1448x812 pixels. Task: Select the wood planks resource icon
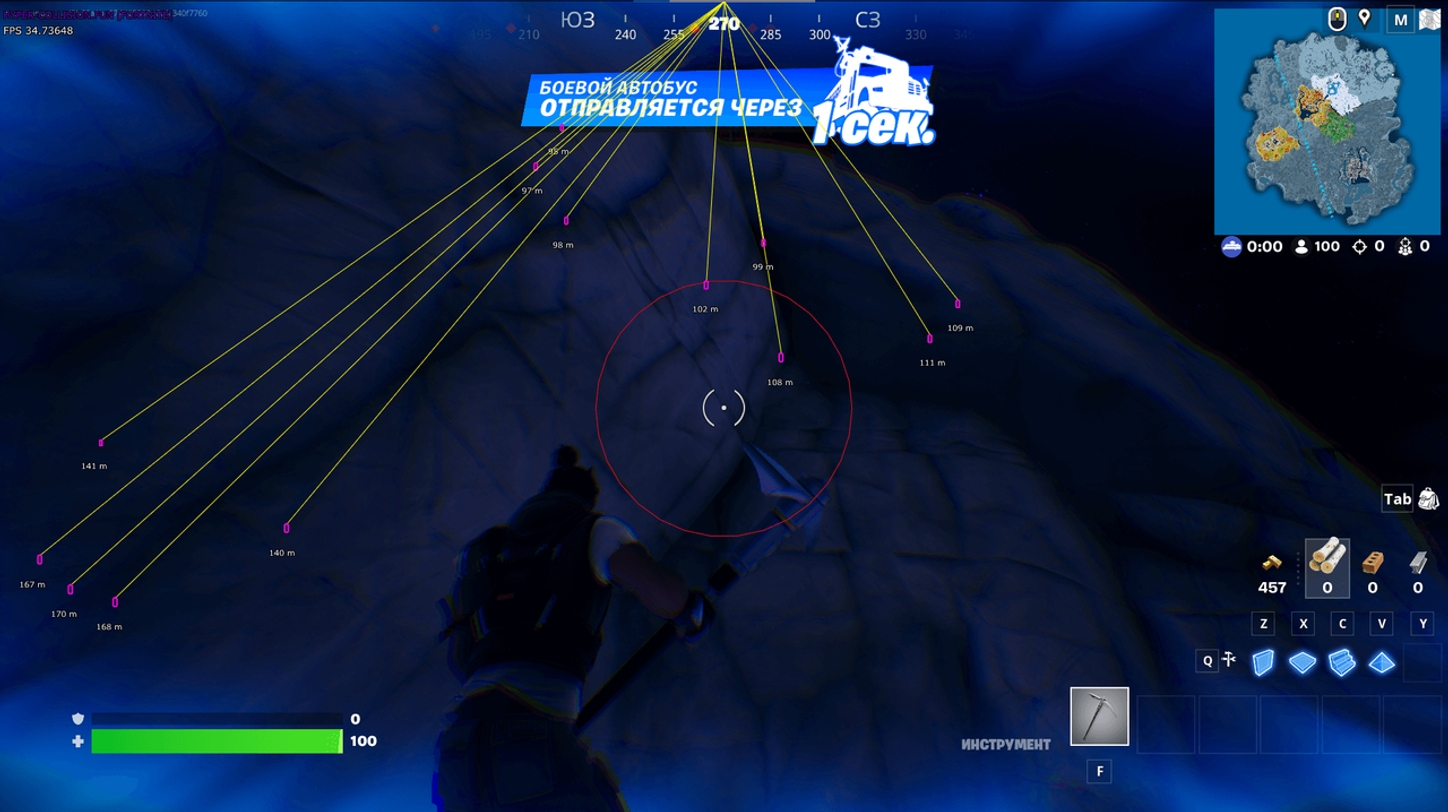coord(1327,562)
